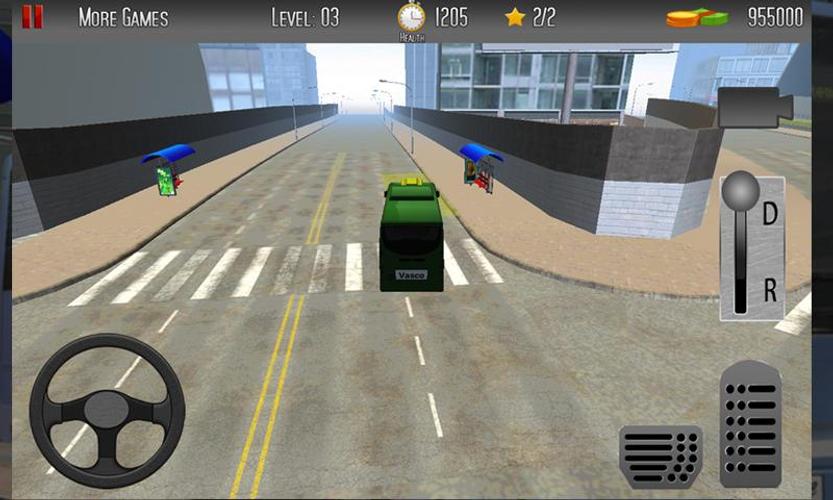Viewport: 833px width, 500px height.
Task: Switch the camera view using the camera icon
Action: 754,107
